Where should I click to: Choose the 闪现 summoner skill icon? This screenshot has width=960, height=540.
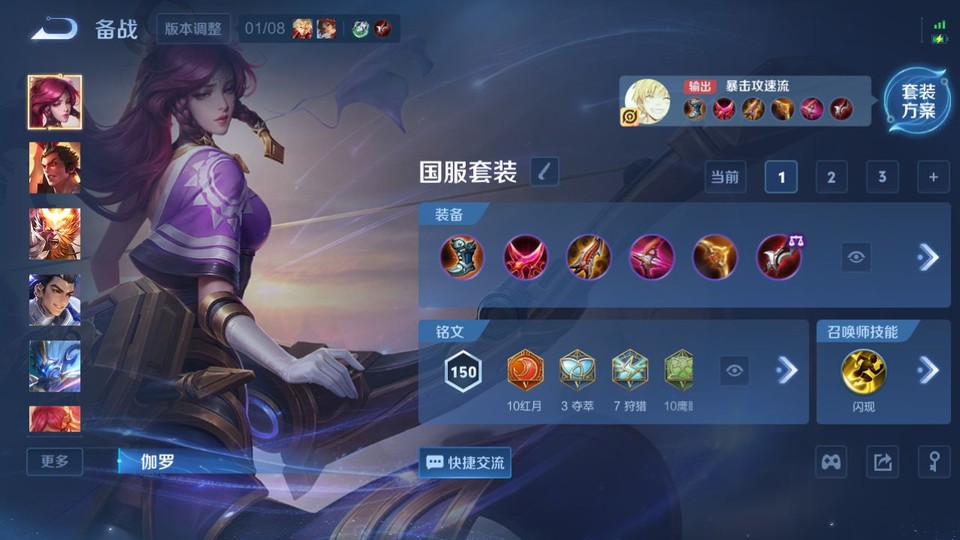click(863, 369)
